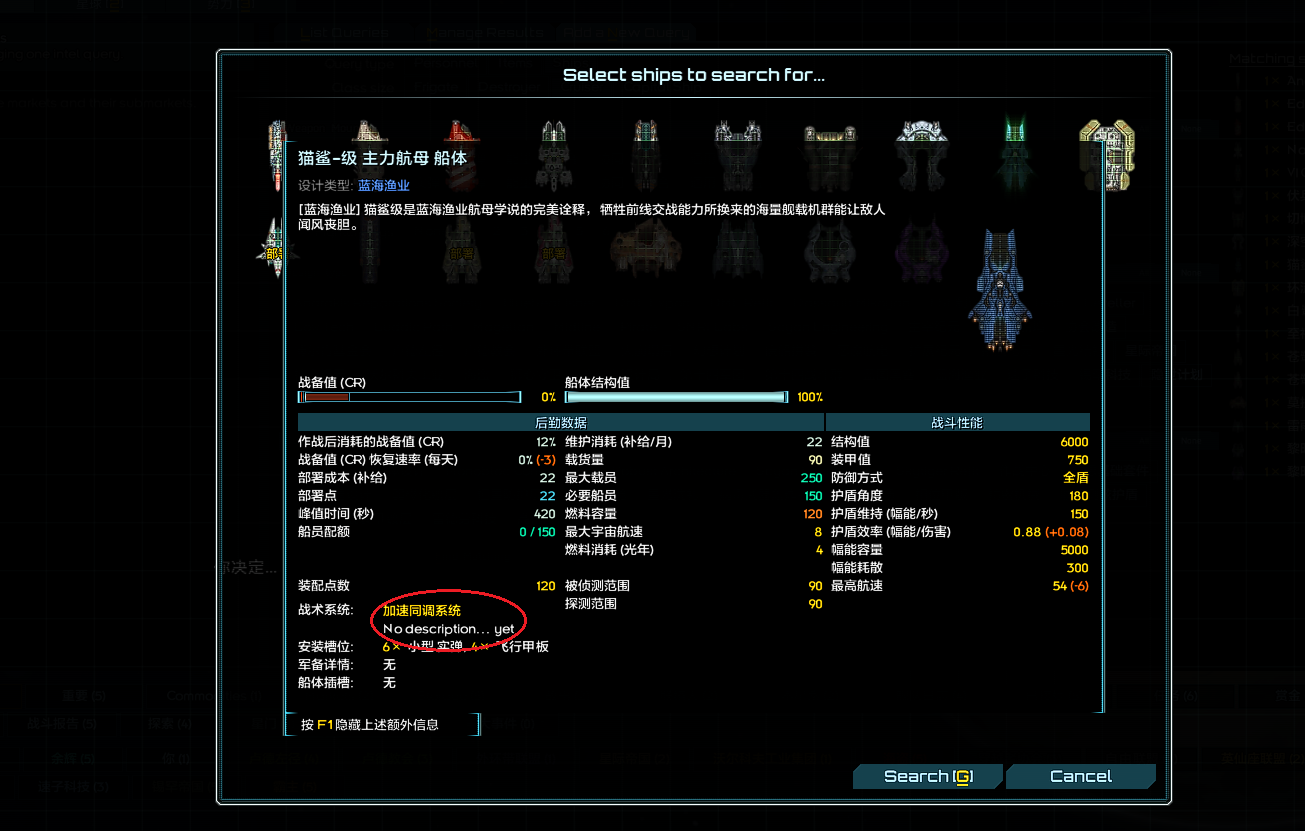This screenshot has height=831, width=1305.
Task: Click the partially visible deployed ship on left edge
Action: click(275, 250)
